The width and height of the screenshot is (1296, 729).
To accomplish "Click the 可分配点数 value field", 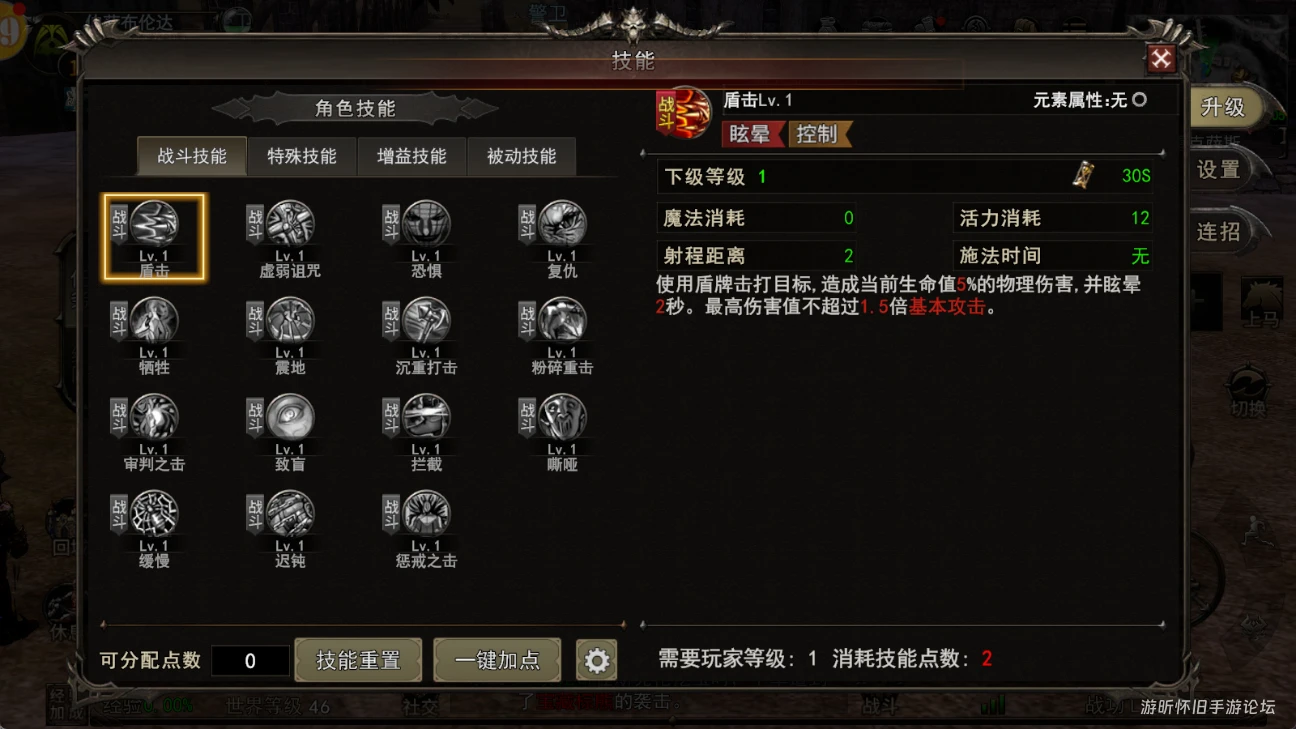I will [251, 660].
